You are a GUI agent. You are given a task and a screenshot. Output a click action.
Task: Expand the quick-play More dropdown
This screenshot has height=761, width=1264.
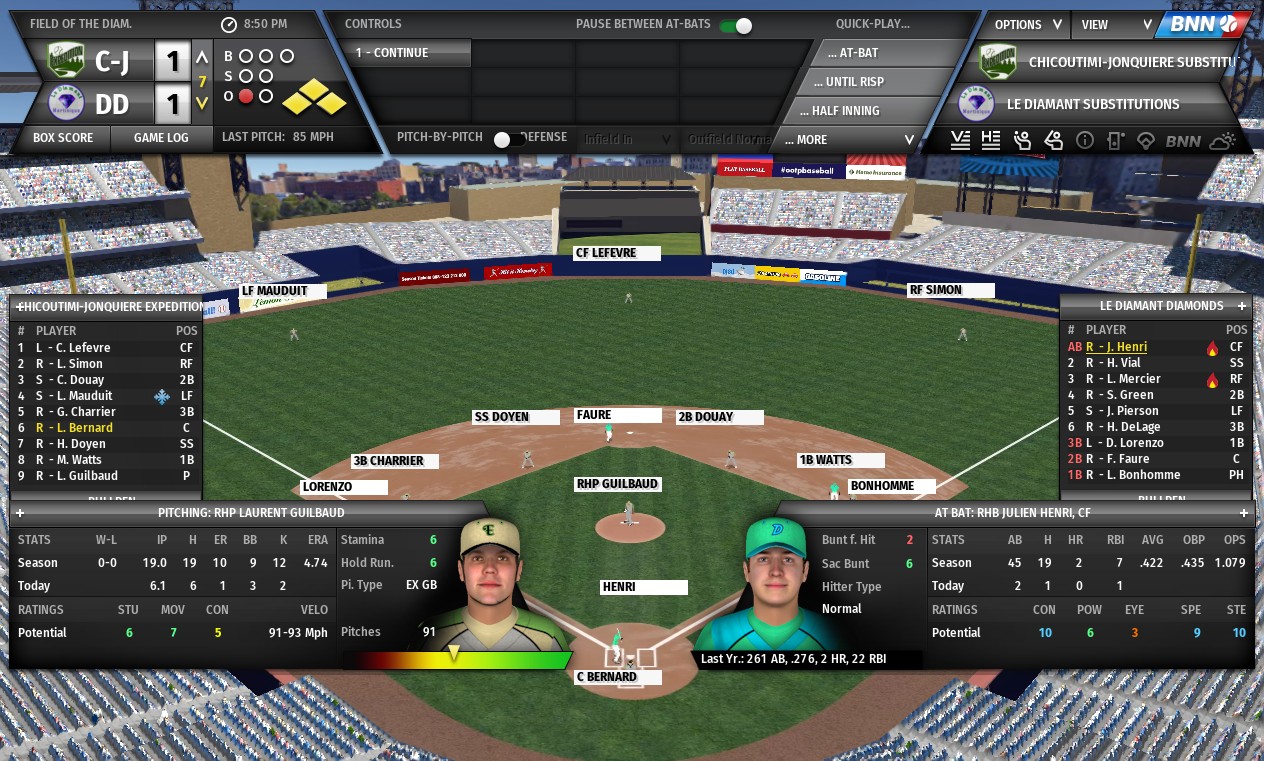[x=848, y=140]
